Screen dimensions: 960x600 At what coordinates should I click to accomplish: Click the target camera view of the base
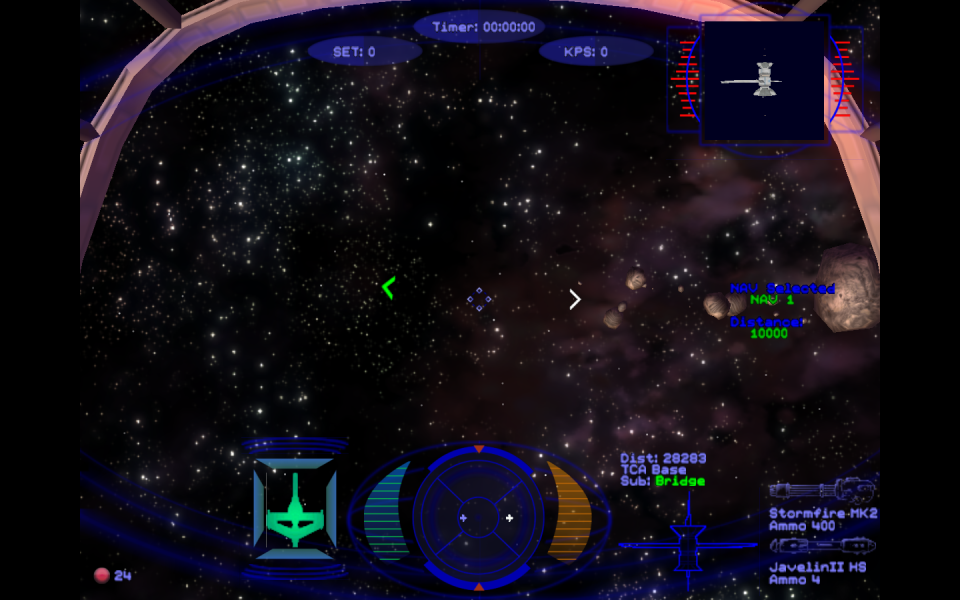click(764, 80)
